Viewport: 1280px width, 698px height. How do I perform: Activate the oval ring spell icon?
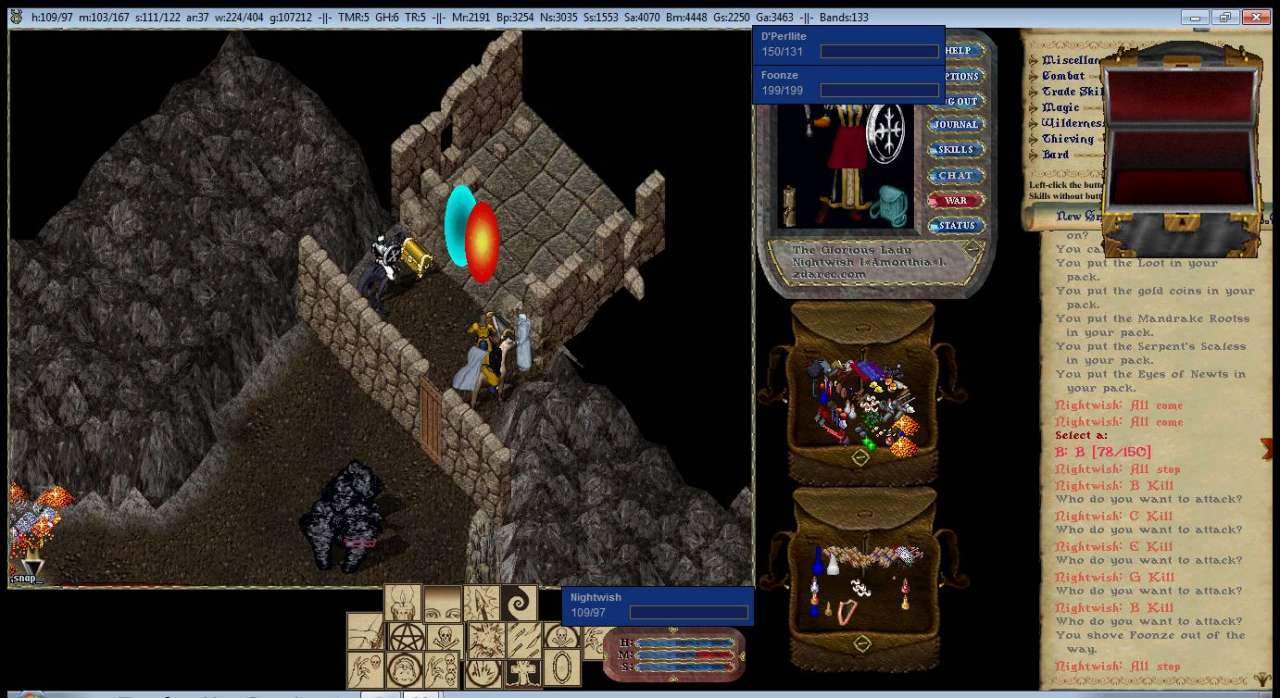click(562, 668)
